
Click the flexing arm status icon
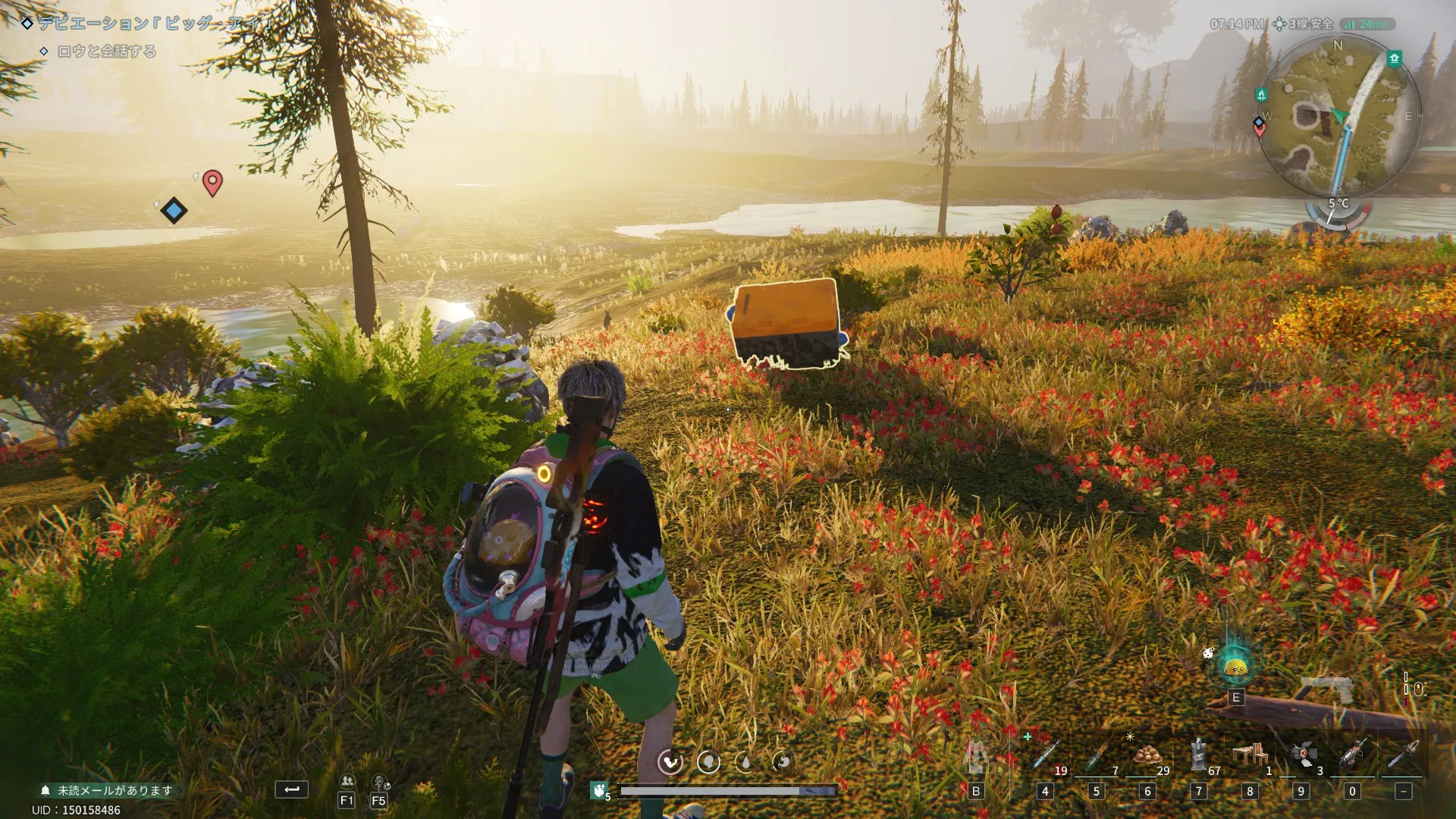pos(670,761)
